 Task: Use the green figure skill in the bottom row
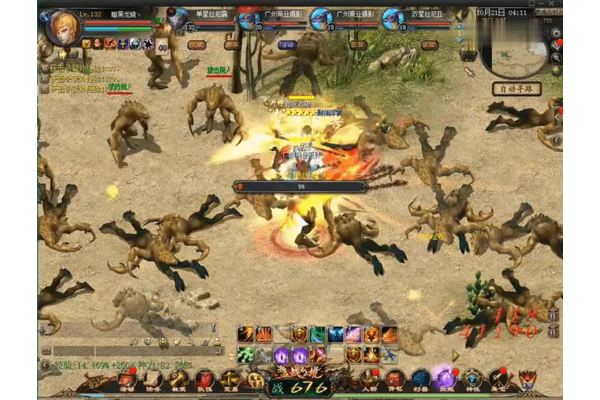coord(245,354)
